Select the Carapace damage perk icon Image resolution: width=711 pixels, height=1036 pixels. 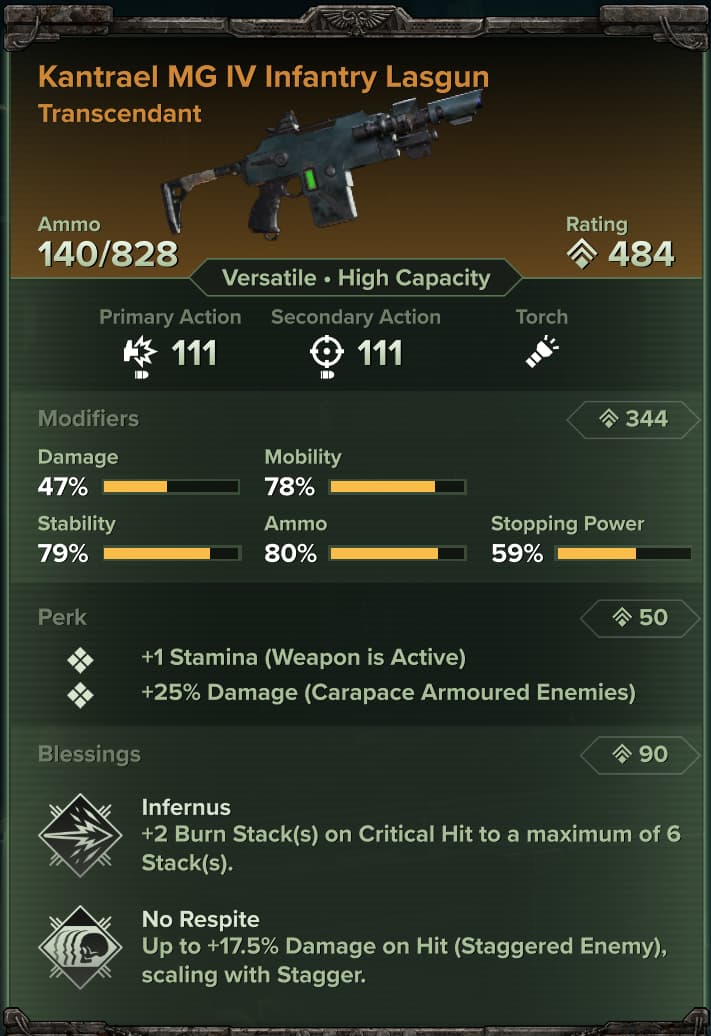80,693
